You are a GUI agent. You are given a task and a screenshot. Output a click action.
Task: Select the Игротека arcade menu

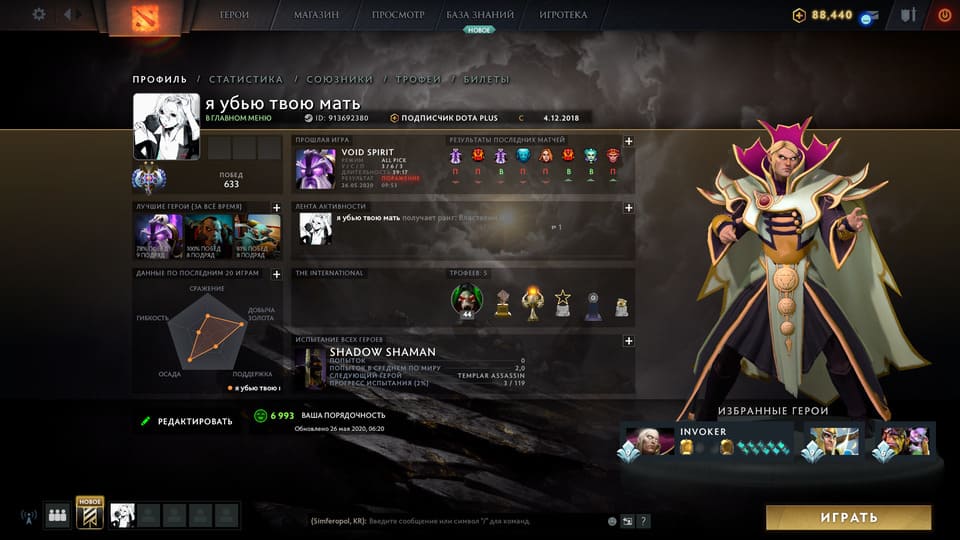(563, 15)
